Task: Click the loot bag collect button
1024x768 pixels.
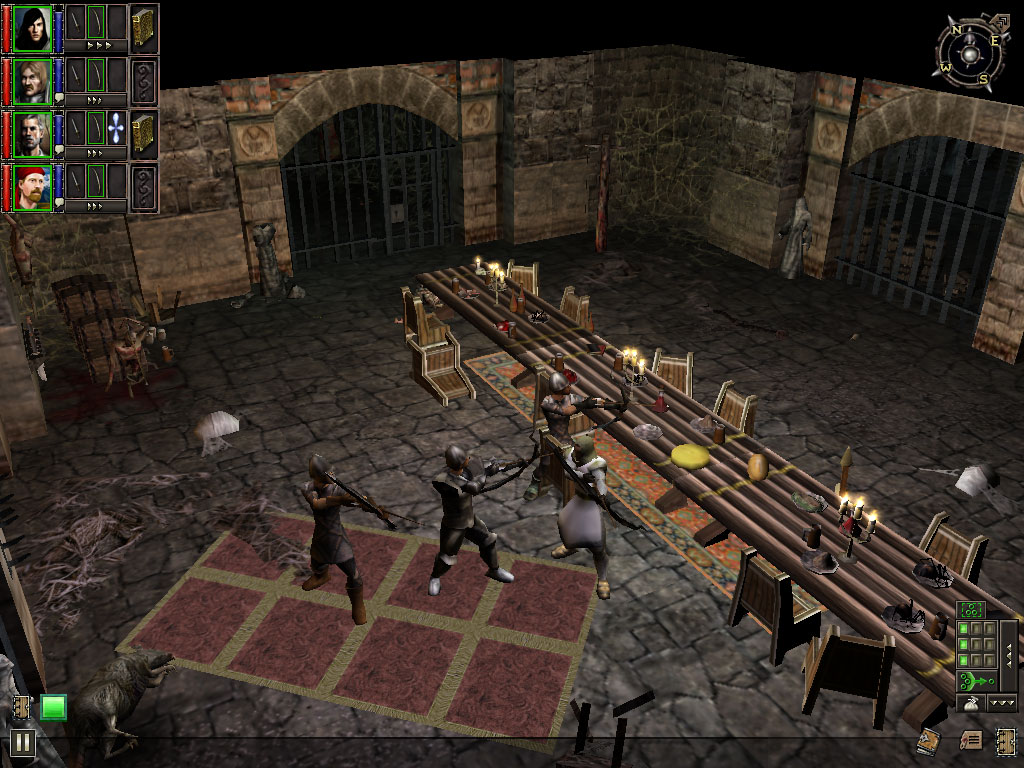Action: pos(969,704)
